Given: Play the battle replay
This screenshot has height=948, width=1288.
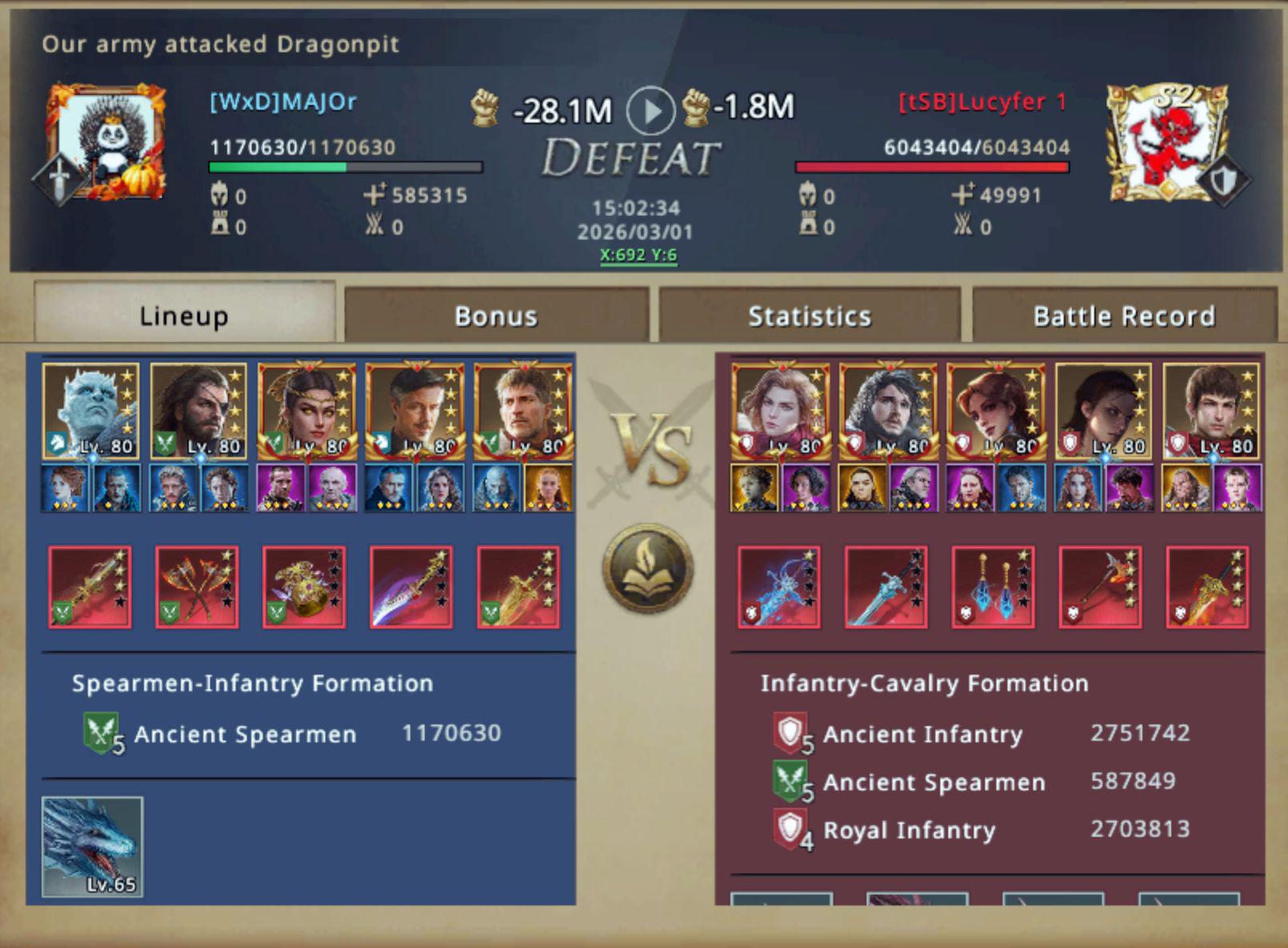Looking at the screenshot, I should pyautogui.click(x=650, y=110).
